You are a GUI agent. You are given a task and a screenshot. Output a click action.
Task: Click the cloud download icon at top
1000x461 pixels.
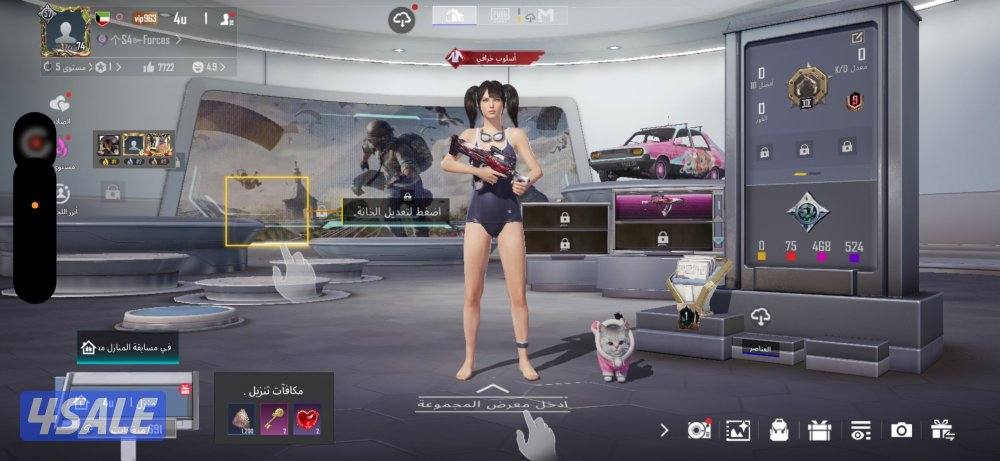(402, 19)
